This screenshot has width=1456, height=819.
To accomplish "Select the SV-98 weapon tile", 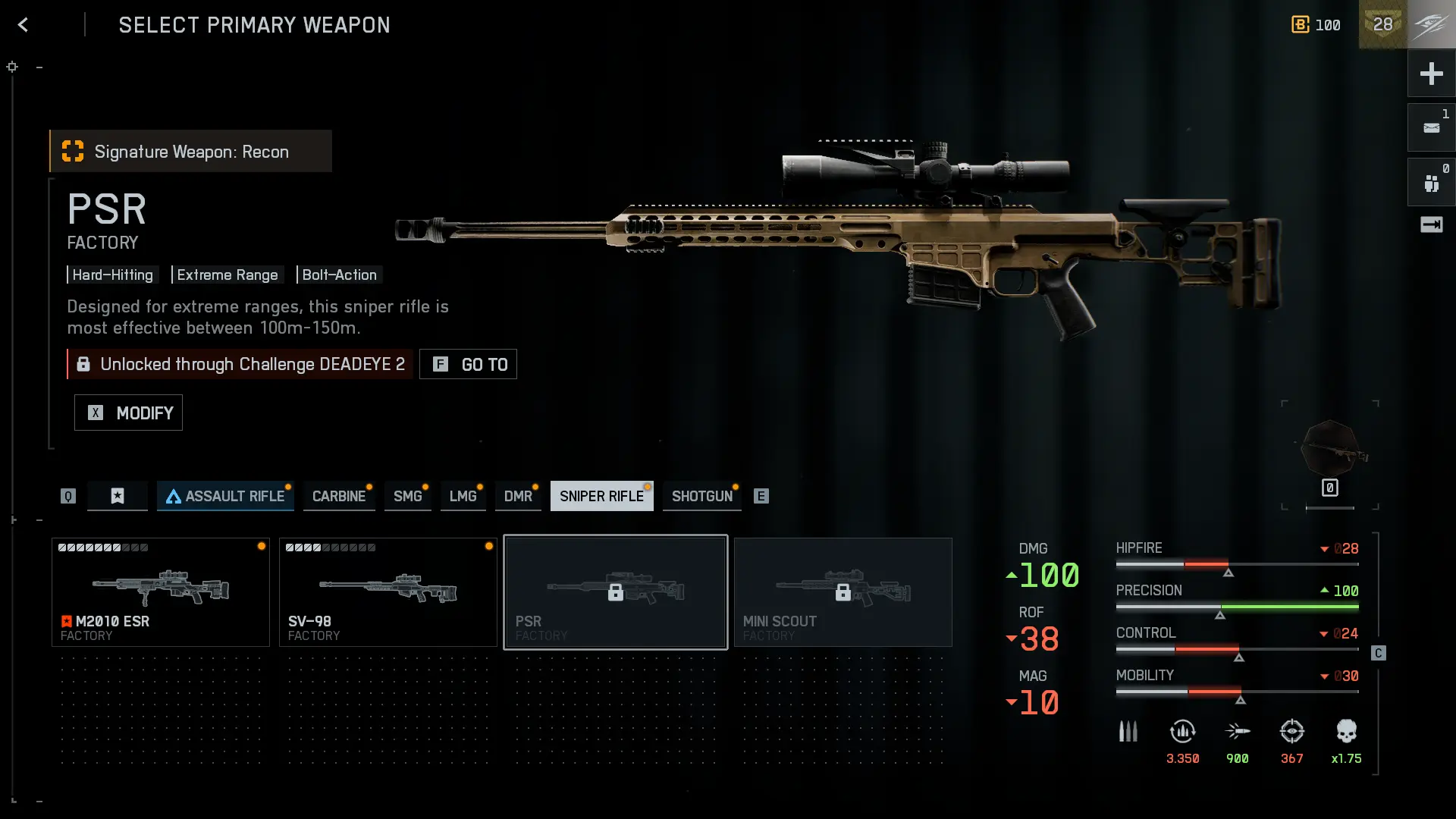I will pos(388,592).
